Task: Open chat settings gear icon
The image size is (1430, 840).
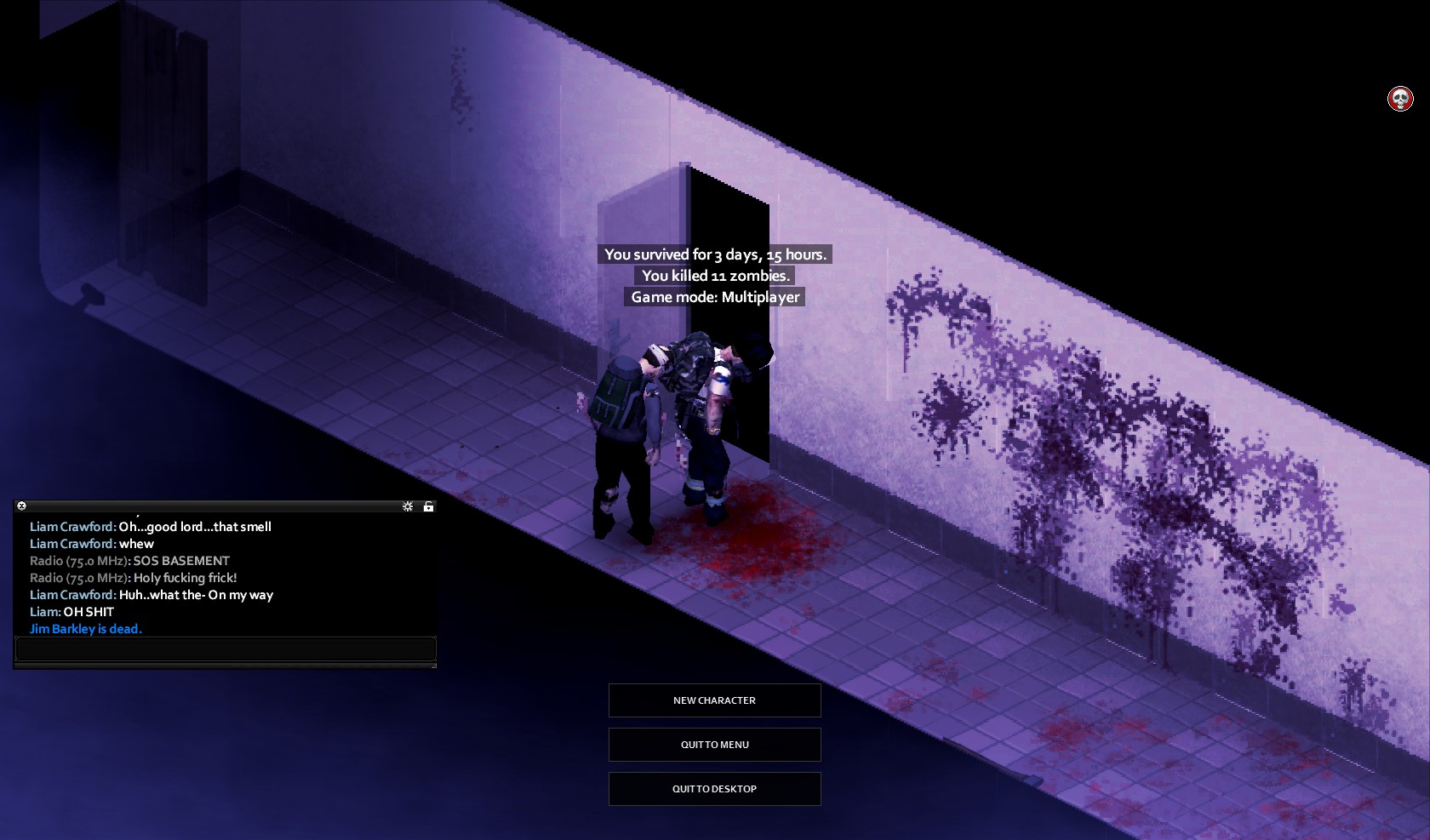Action: point(408,506)
